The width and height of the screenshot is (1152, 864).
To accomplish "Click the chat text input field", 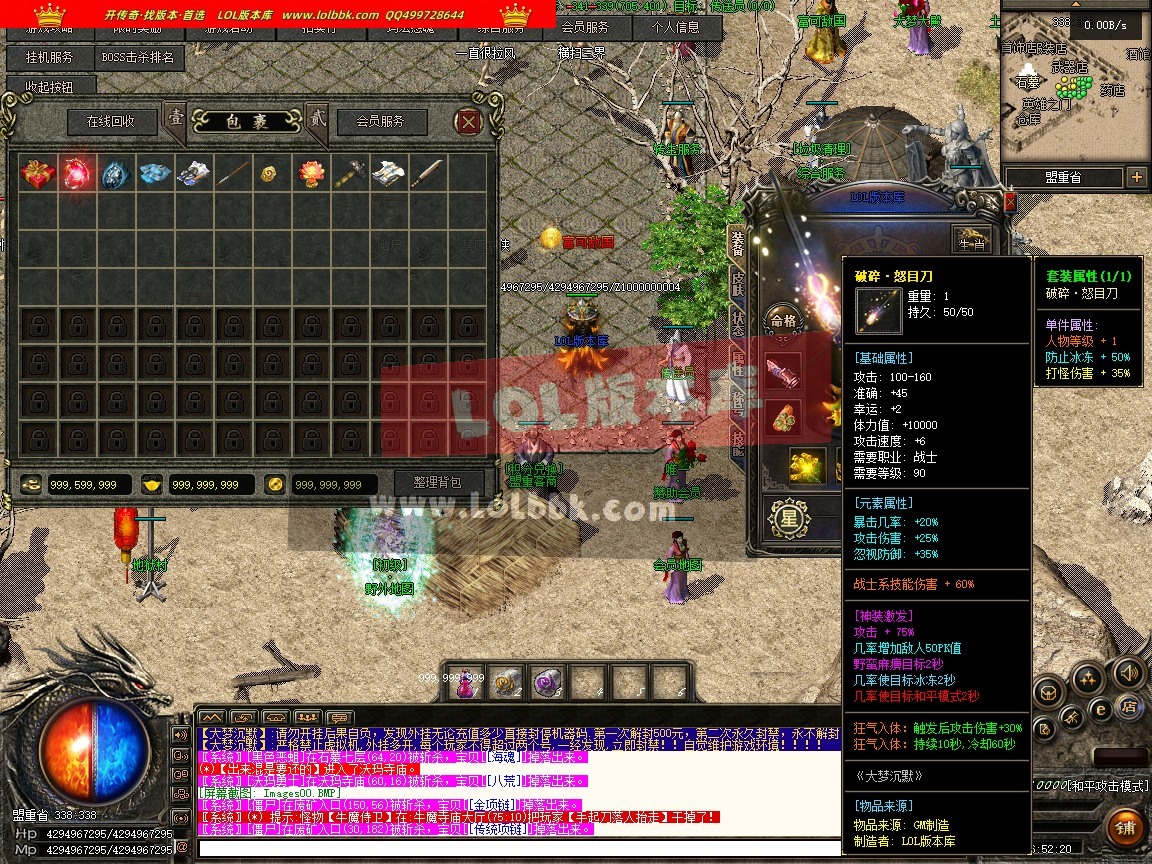I will [520, 848].
